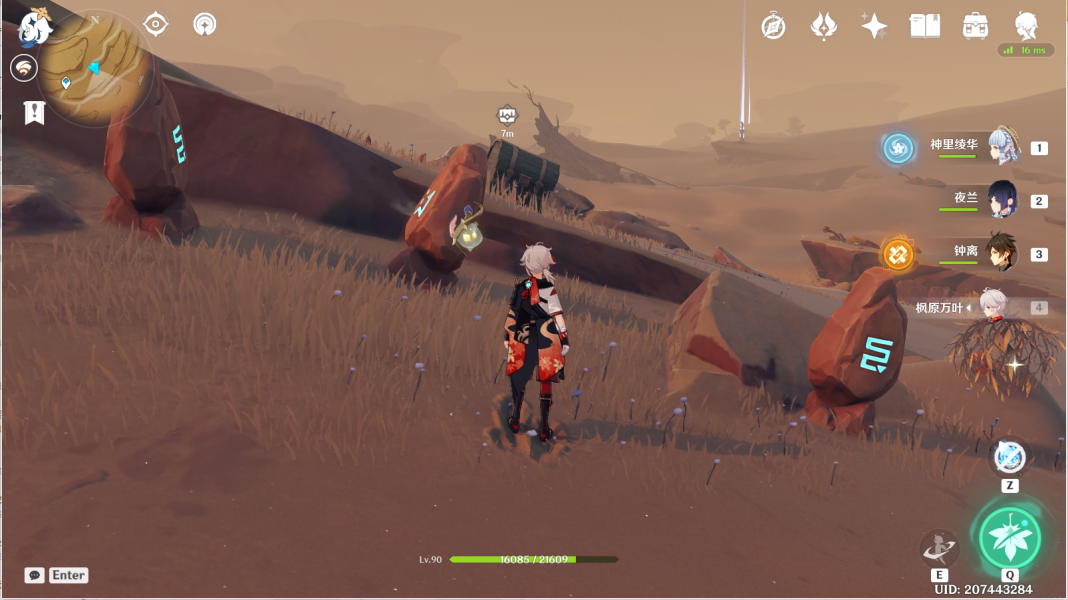This screenshot has width=1068, height=600.
Task: Open the Paimon menu
Action: 36,27
